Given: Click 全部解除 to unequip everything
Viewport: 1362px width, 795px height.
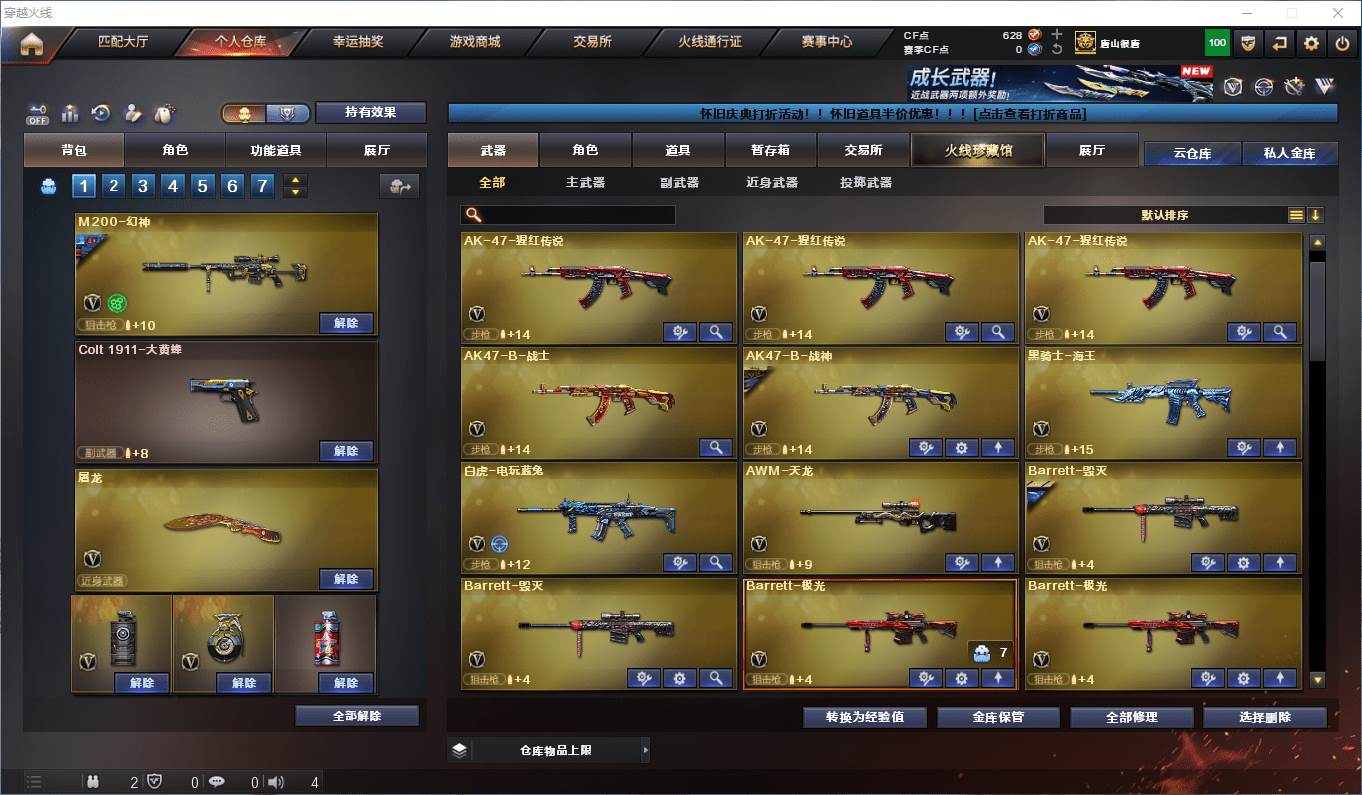Looking at the screenshot, I should (x=357, y=716).
